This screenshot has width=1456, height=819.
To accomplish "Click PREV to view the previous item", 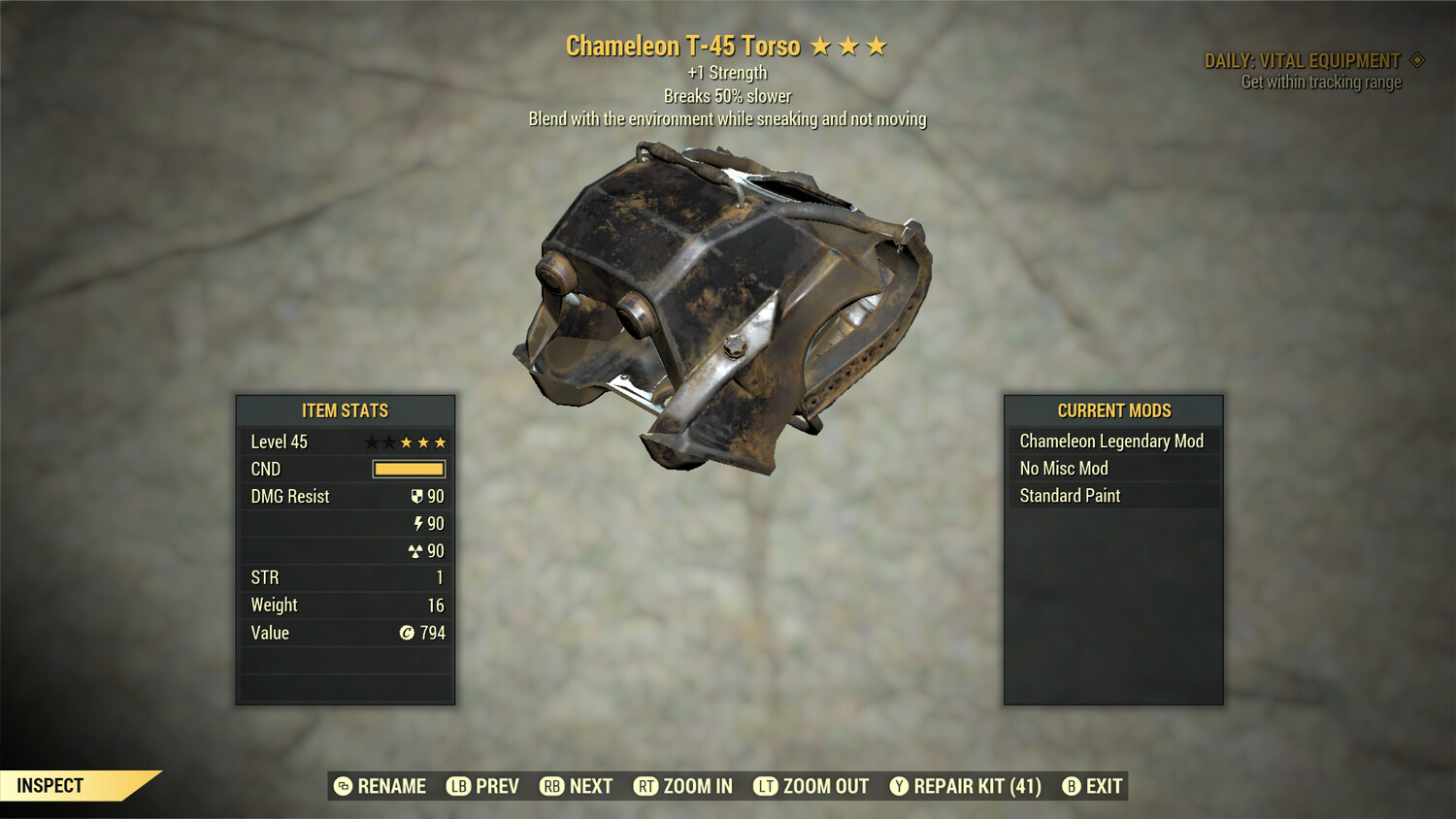I will coord(496,786).
